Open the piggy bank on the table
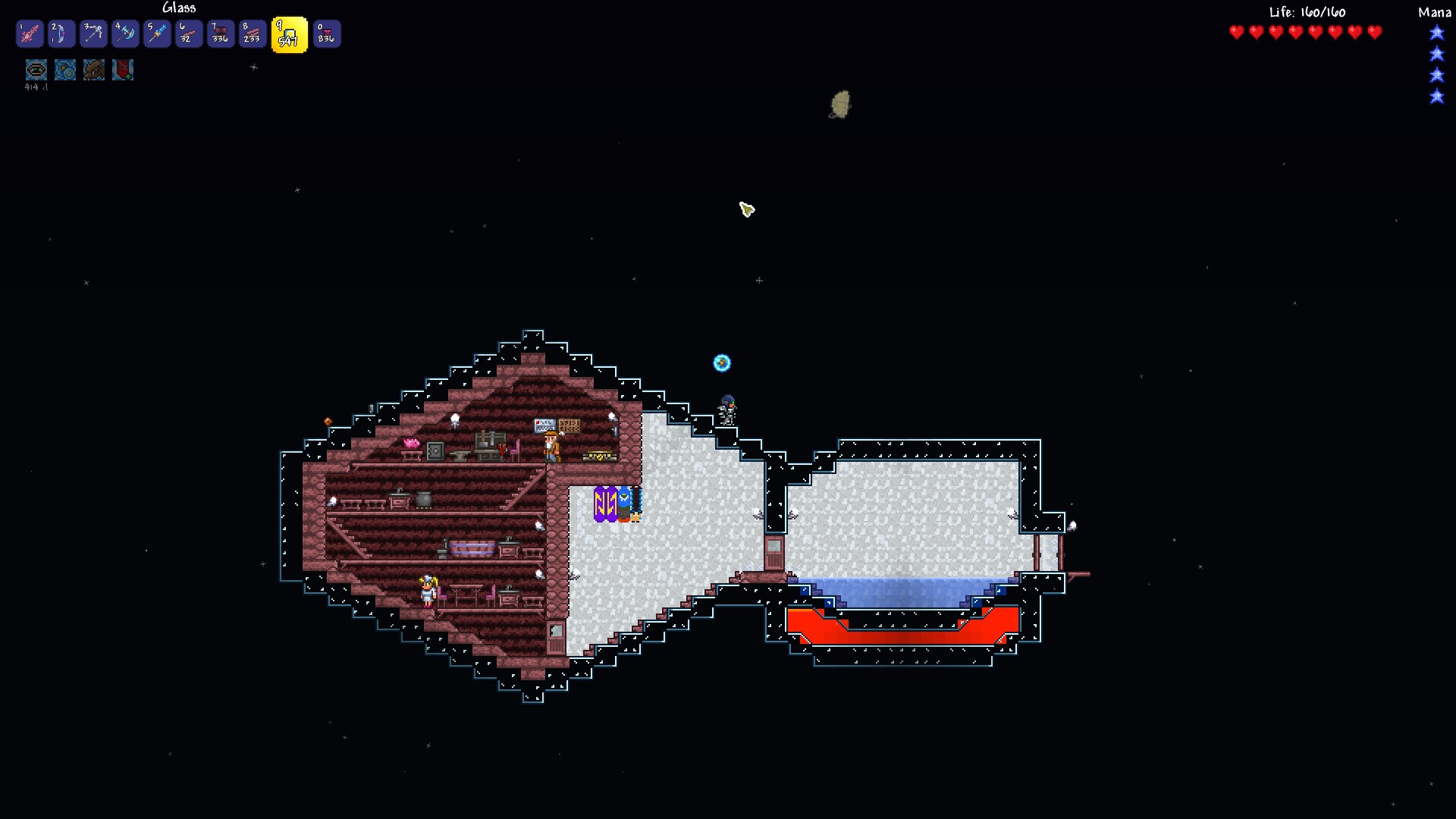 click(412, 444)
